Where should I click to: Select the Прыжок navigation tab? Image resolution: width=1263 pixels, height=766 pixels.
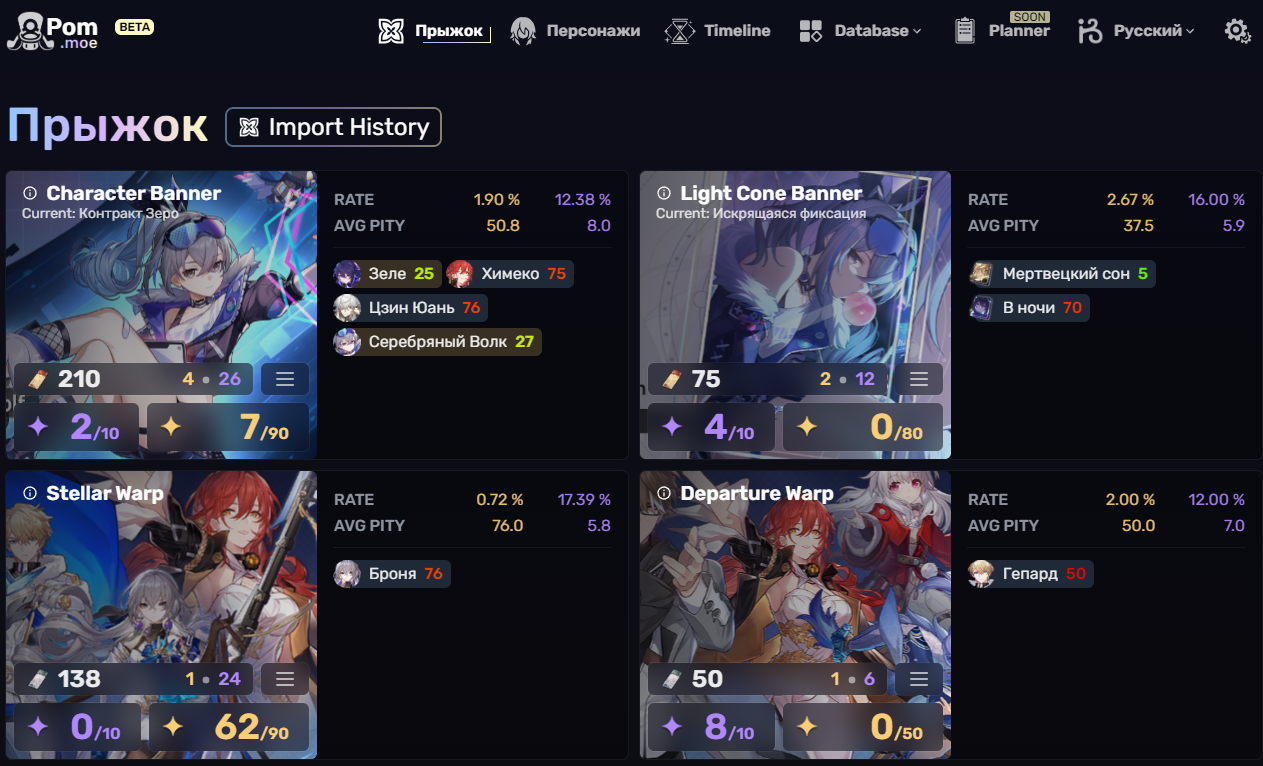[435, 31]
